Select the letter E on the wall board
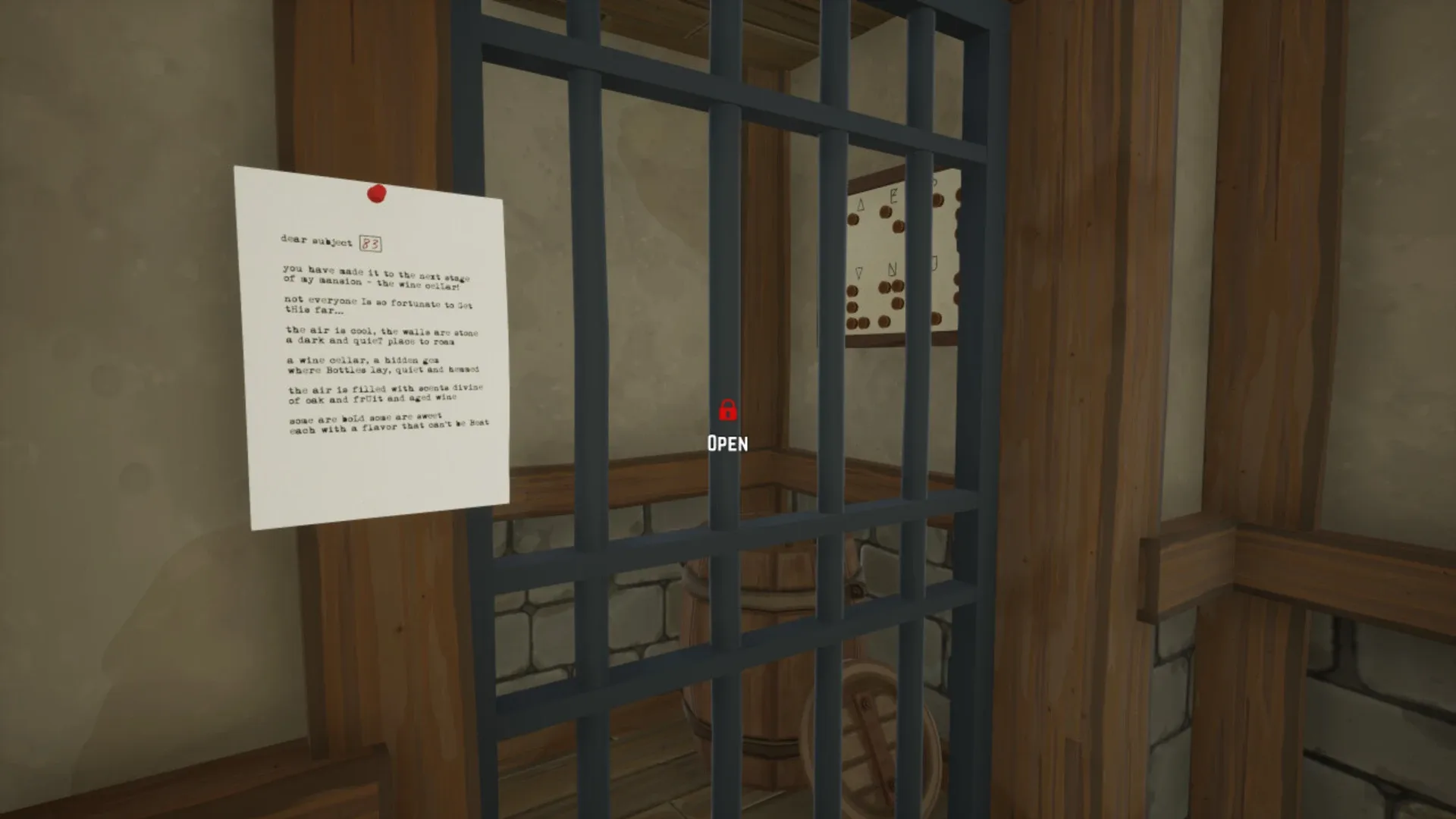1456x819 pixels. point(894,196)
